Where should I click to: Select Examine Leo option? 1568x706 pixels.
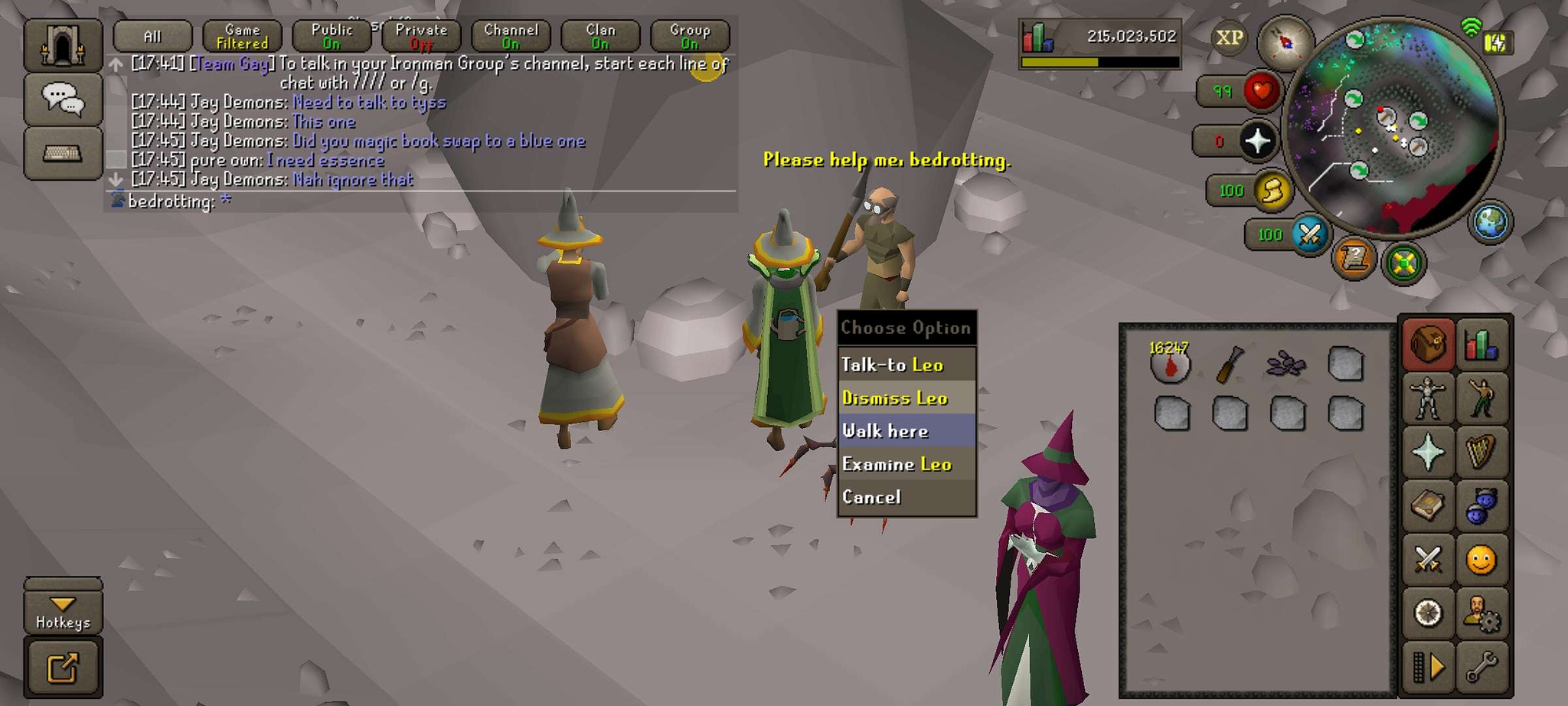point(906,464)
